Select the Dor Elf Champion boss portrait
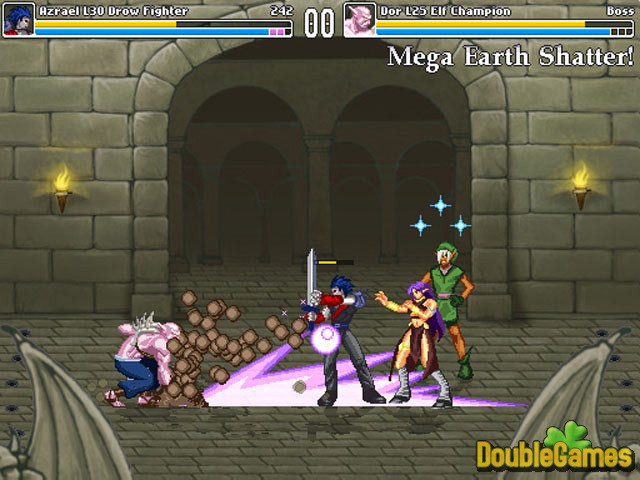This screenshot has height=480, width=640. pos(359,20)
